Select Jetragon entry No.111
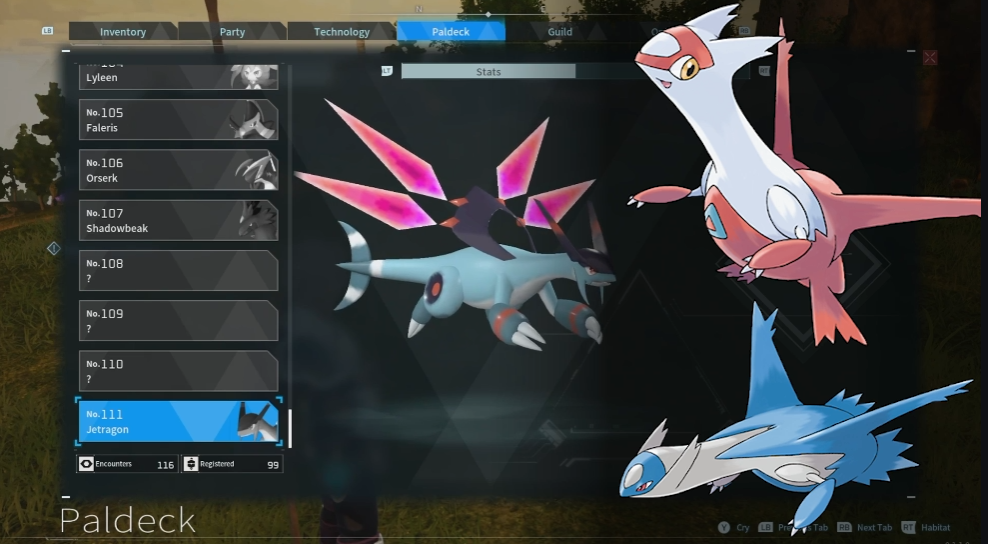This screenshot has width=988, height=544. click(x=178, y=421)
